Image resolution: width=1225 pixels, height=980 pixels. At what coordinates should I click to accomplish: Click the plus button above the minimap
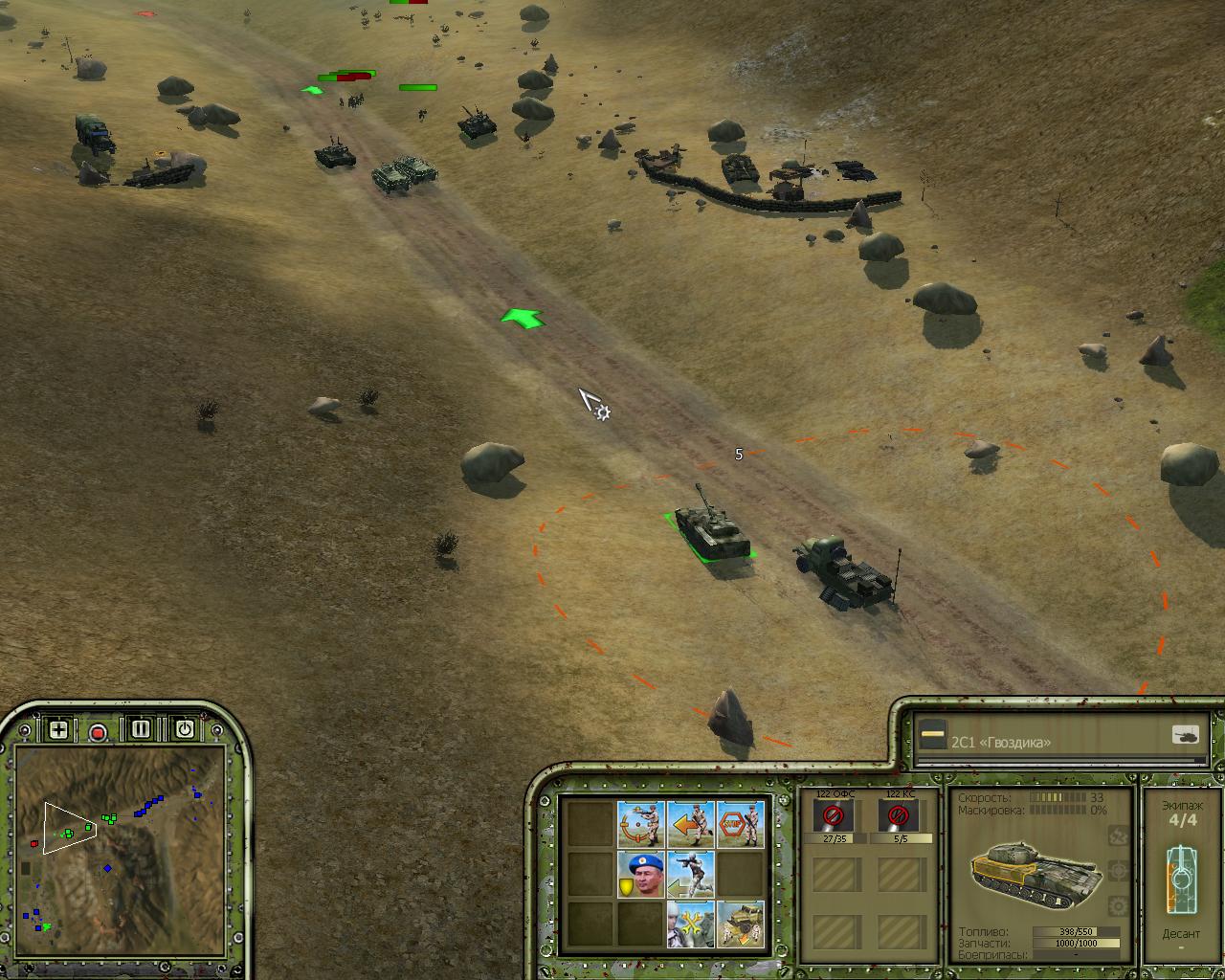pos(58,730)
